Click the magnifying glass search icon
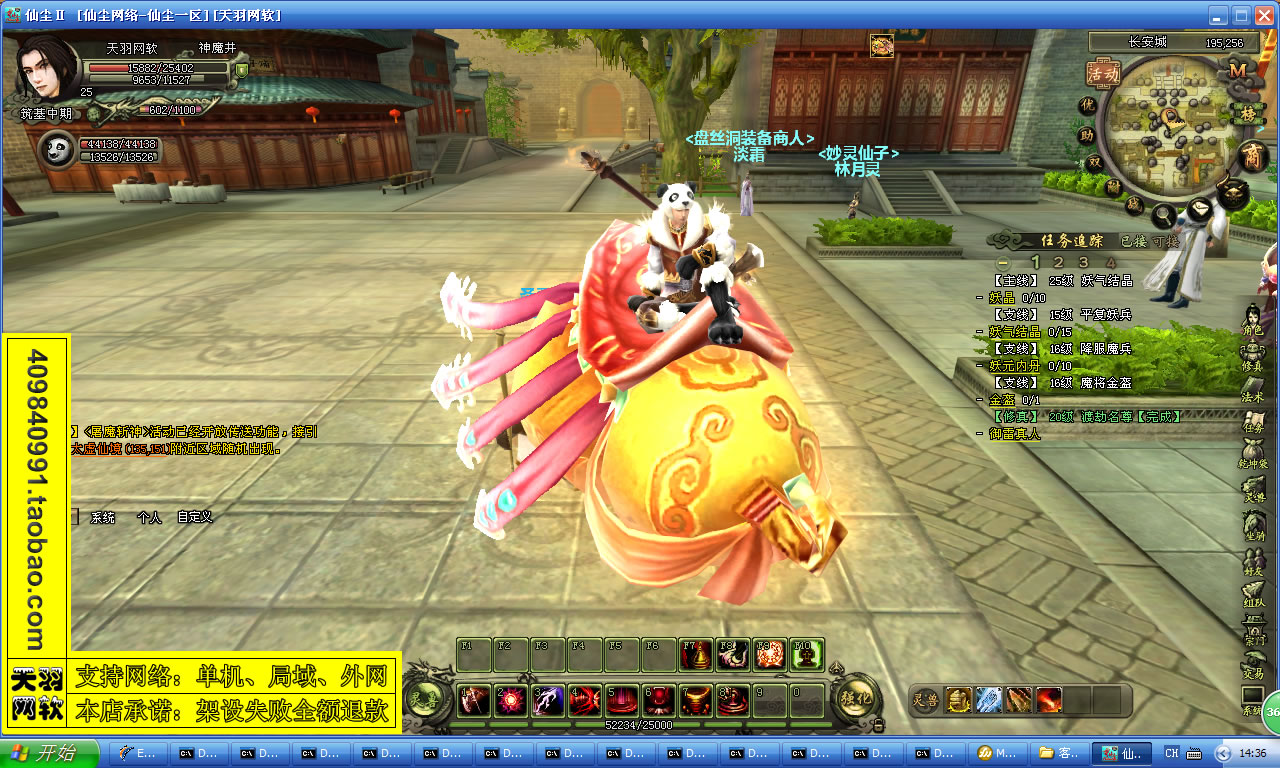Image resolution: width=1280 pixels, height=768 pixels. point(1162,214)
